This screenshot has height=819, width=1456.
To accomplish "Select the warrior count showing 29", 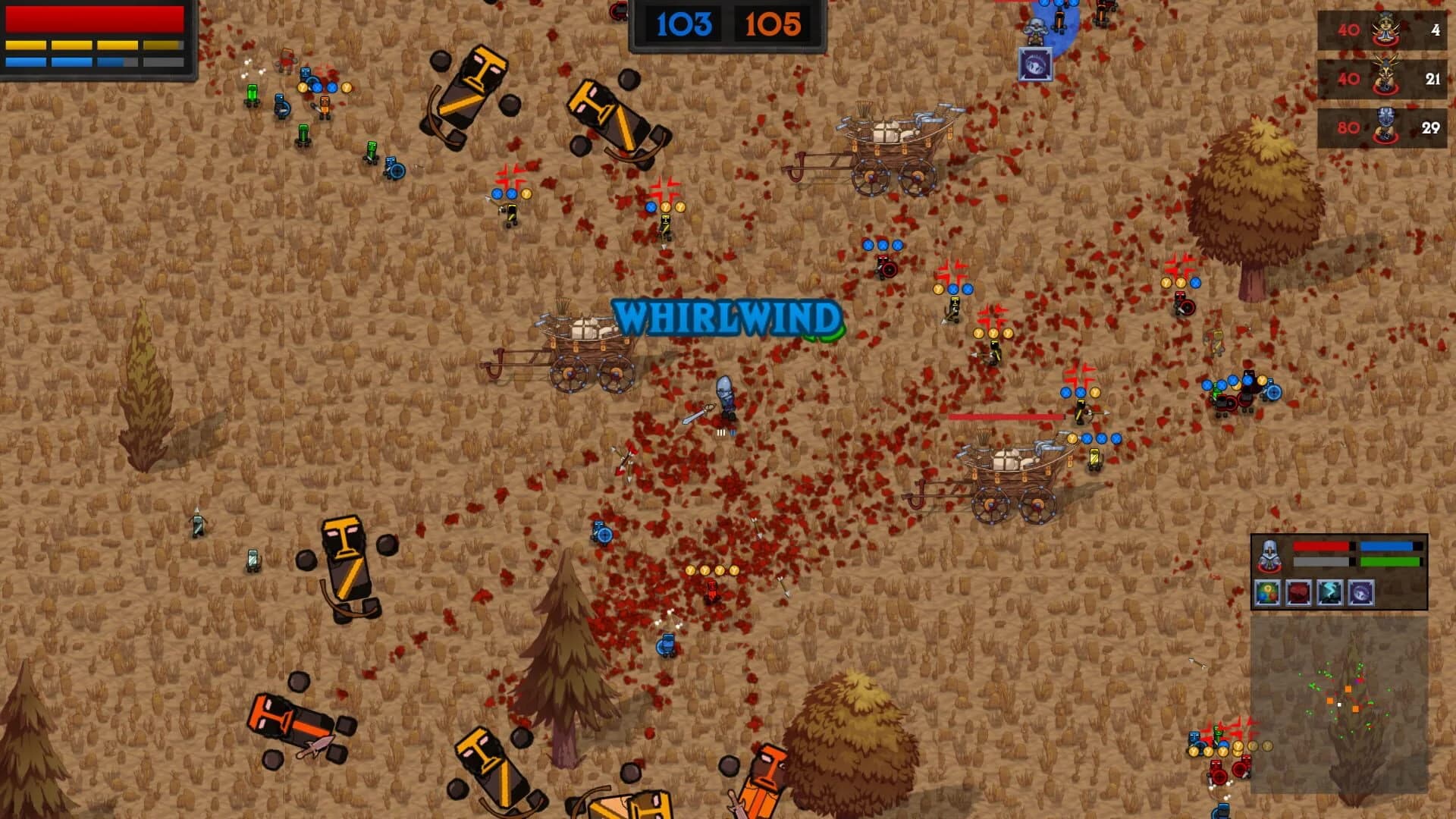I will [x=1431, y=127].
